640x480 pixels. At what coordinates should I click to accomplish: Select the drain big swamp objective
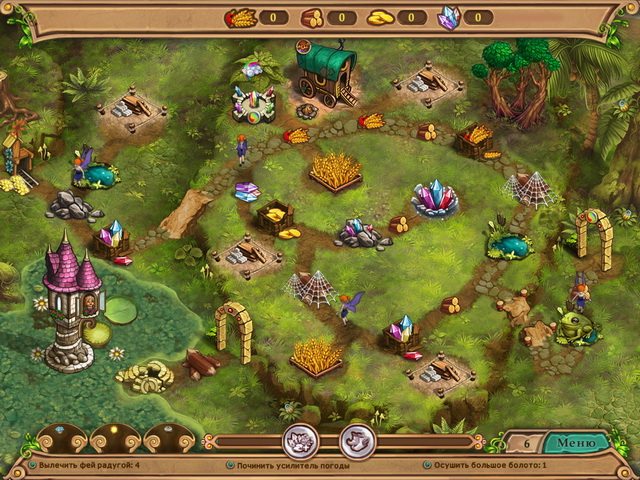coord(492,466)
